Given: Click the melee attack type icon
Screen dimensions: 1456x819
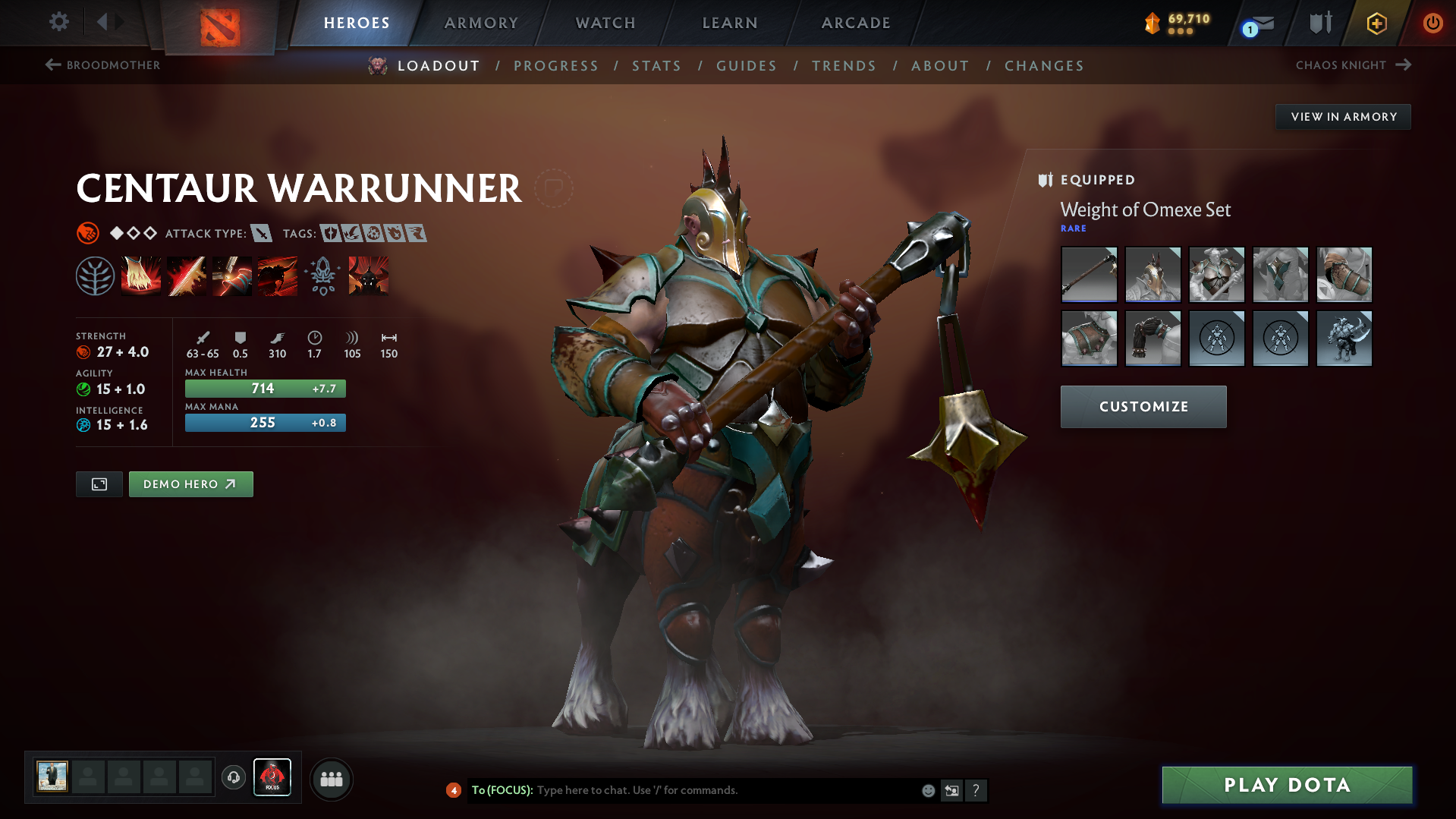Looking at the screenshot, I should coord(263,234).
